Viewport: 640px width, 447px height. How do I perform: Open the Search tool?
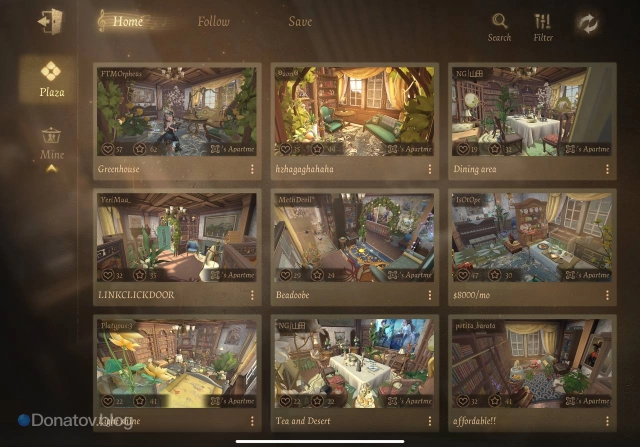point(499,26)
